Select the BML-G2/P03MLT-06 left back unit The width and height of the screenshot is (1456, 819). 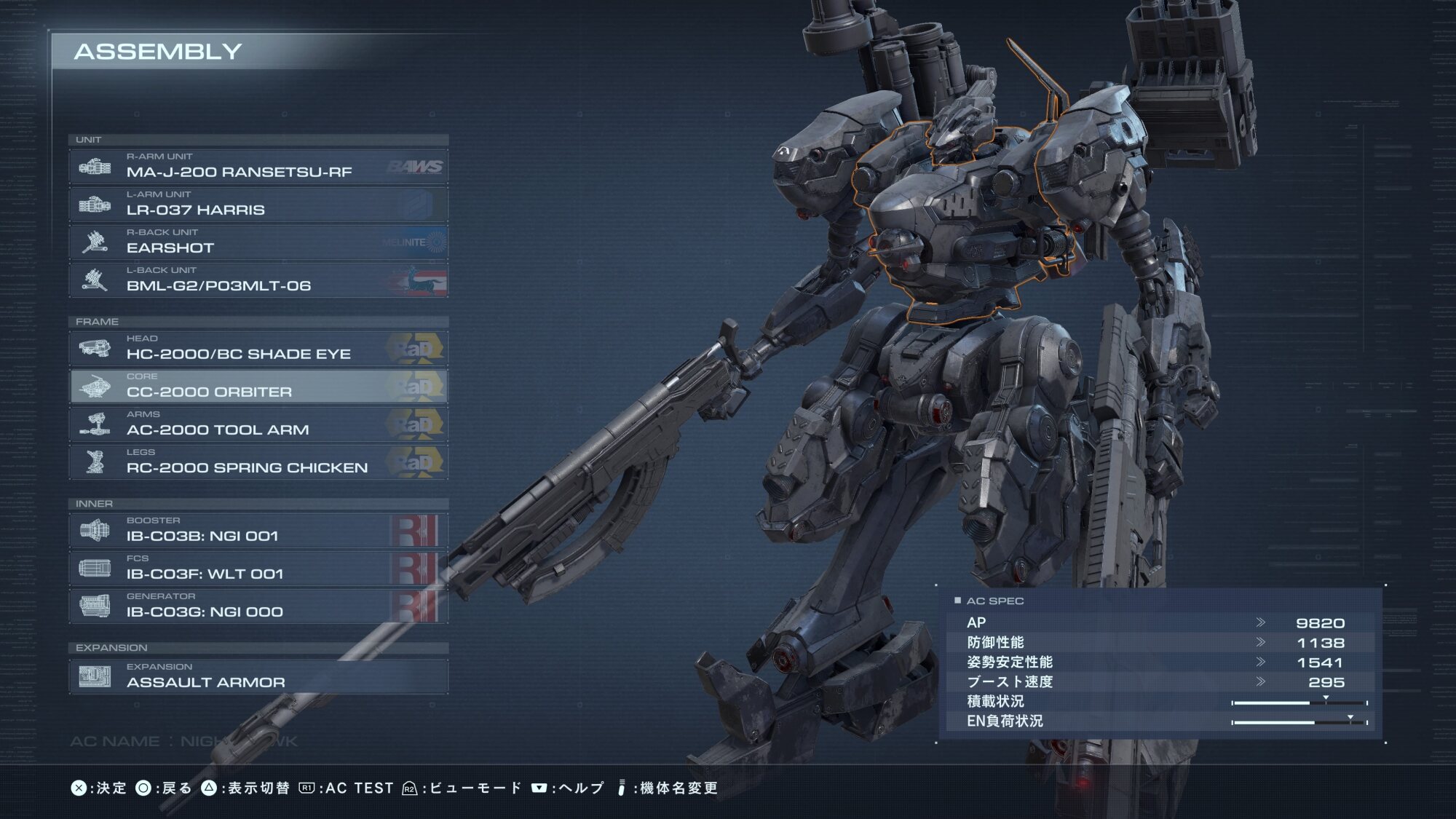coord(258,280)
